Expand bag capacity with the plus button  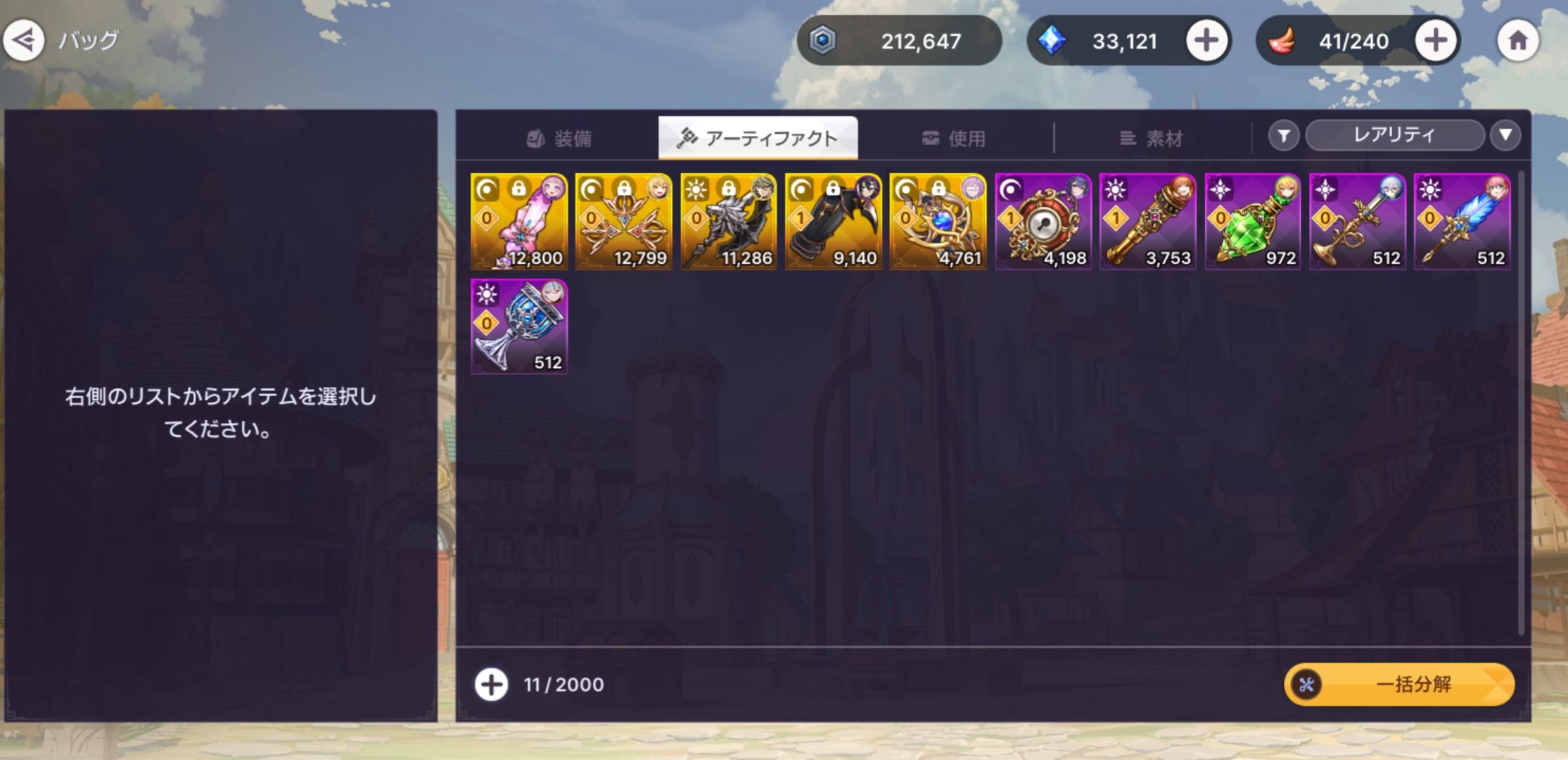[491, 684]
